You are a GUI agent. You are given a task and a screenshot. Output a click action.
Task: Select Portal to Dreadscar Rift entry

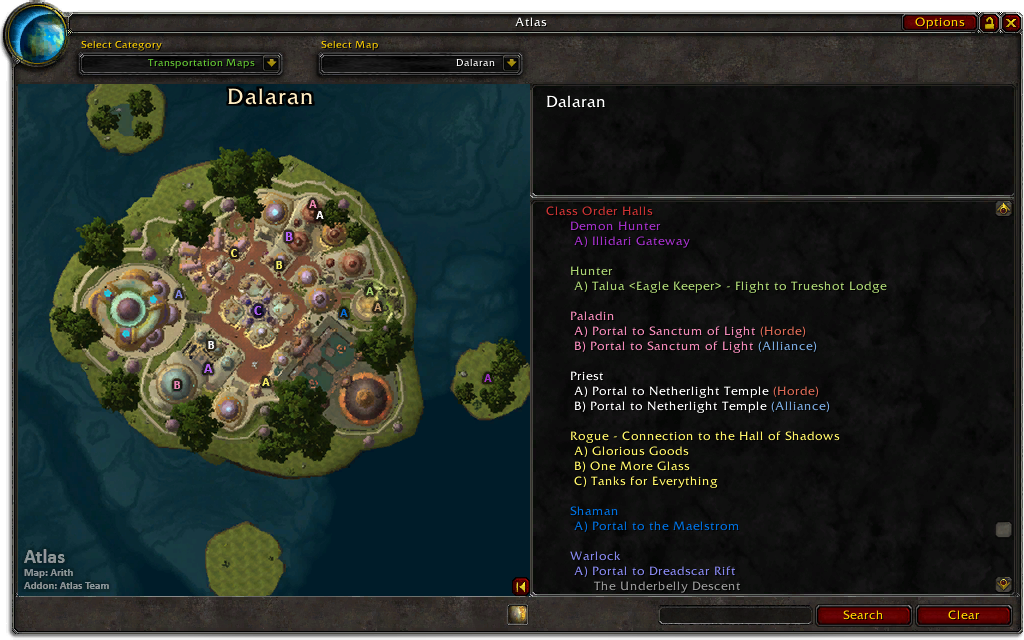[x=655, y=571]
